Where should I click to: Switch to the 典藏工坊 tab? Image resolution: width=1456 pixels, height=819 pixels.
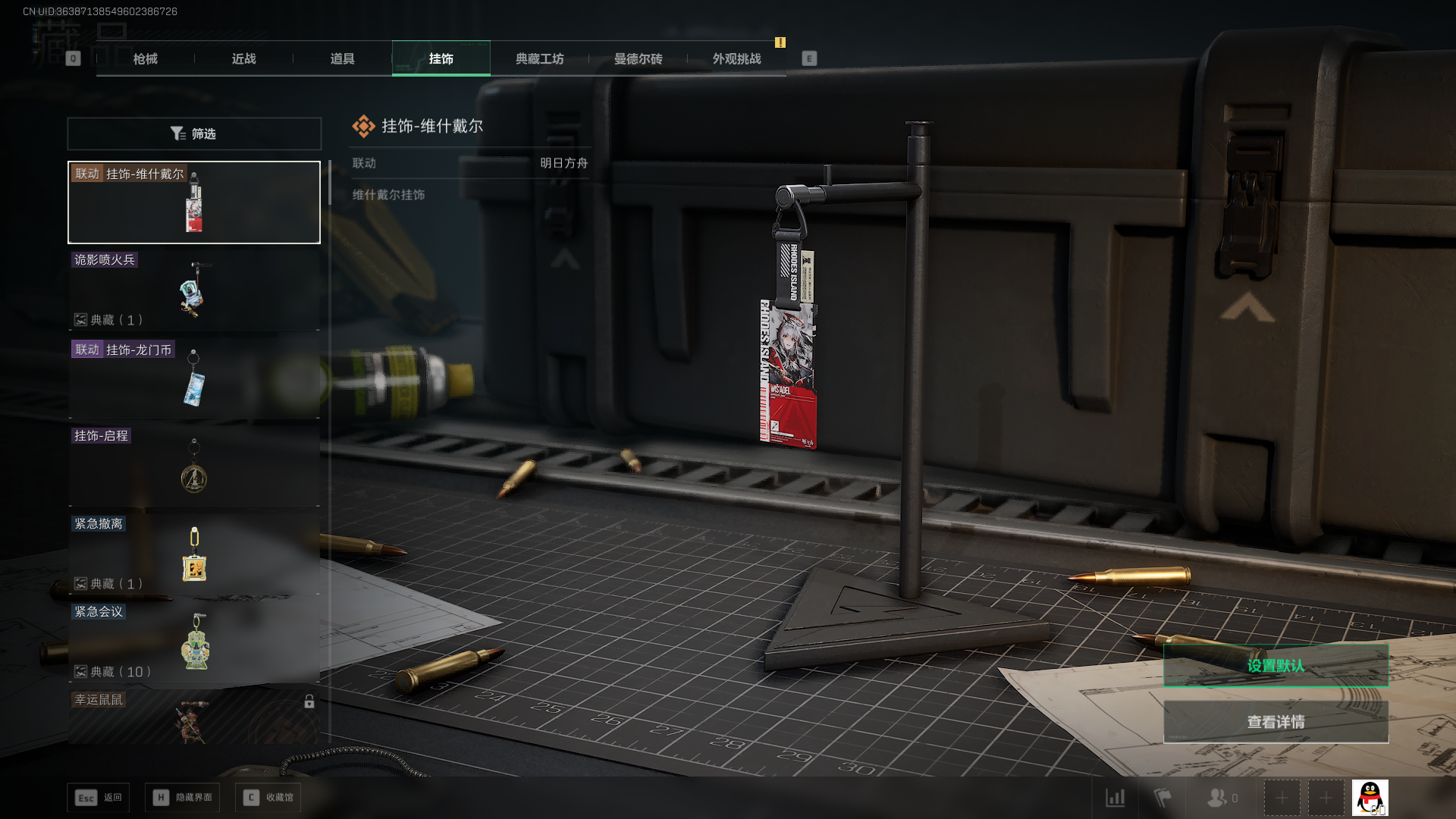pos(539,59)
